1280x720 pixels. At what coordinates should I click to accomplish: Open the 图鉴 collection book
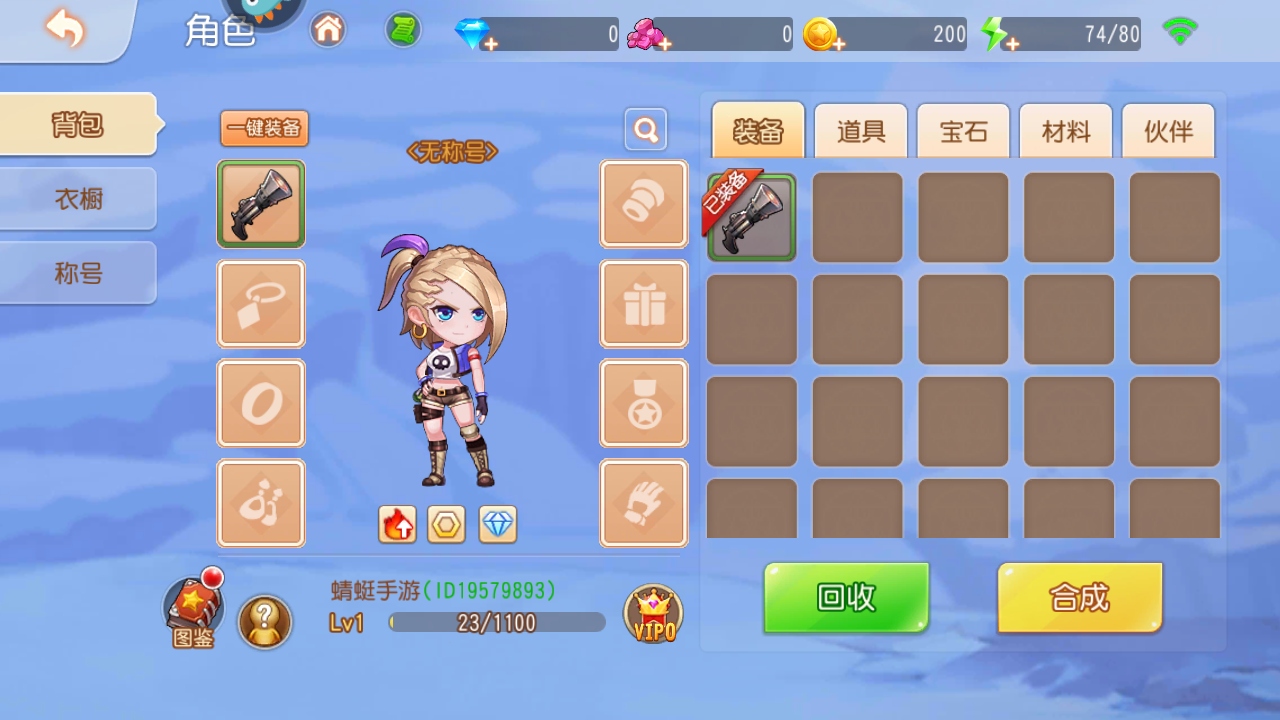[x=192, y=608]
